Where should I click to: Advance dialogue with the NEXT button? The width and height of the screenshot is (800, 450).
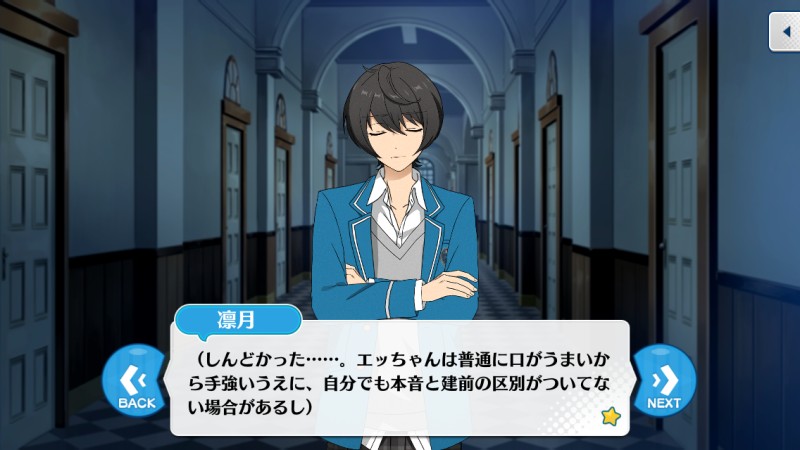coord(664,383)
